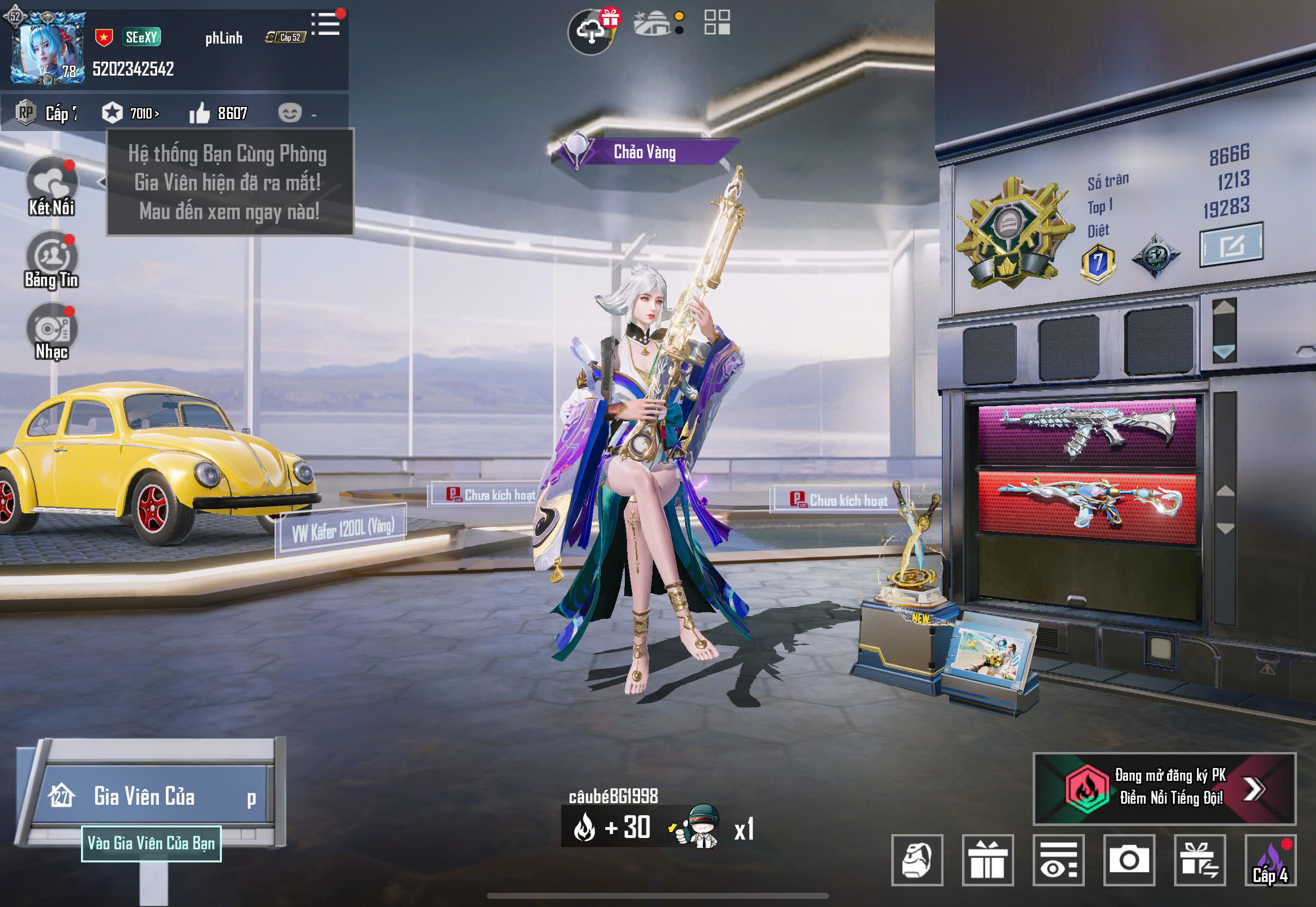Screen dimensions: 1316x907
Task: Click the Chảo Vàng title banner
Action: click(644, 152)
